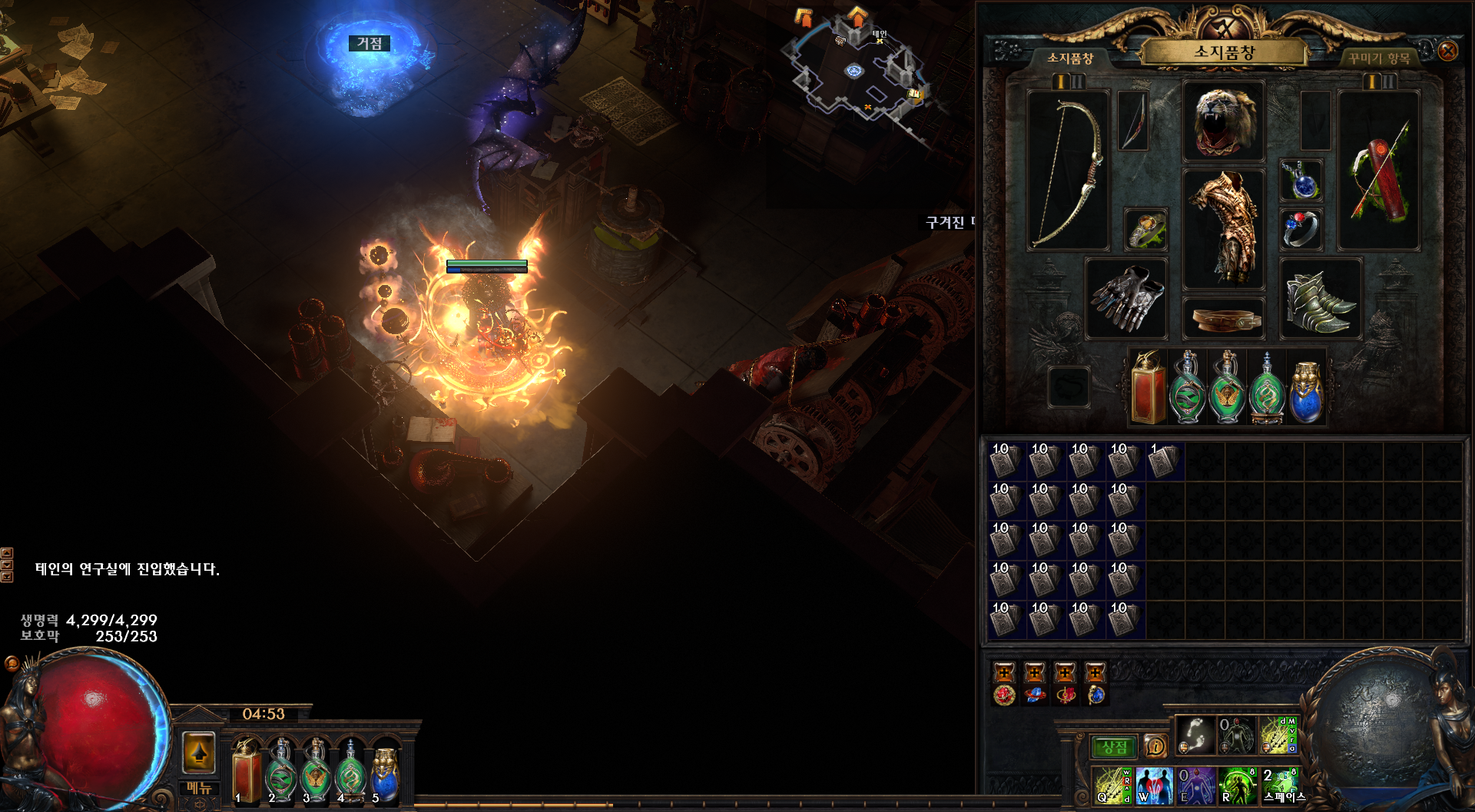Activate the skill bound to Q
Image resolution: width=1475 pixels, height=812 pixels.
pyautogui.click(x=1112, y=785)
